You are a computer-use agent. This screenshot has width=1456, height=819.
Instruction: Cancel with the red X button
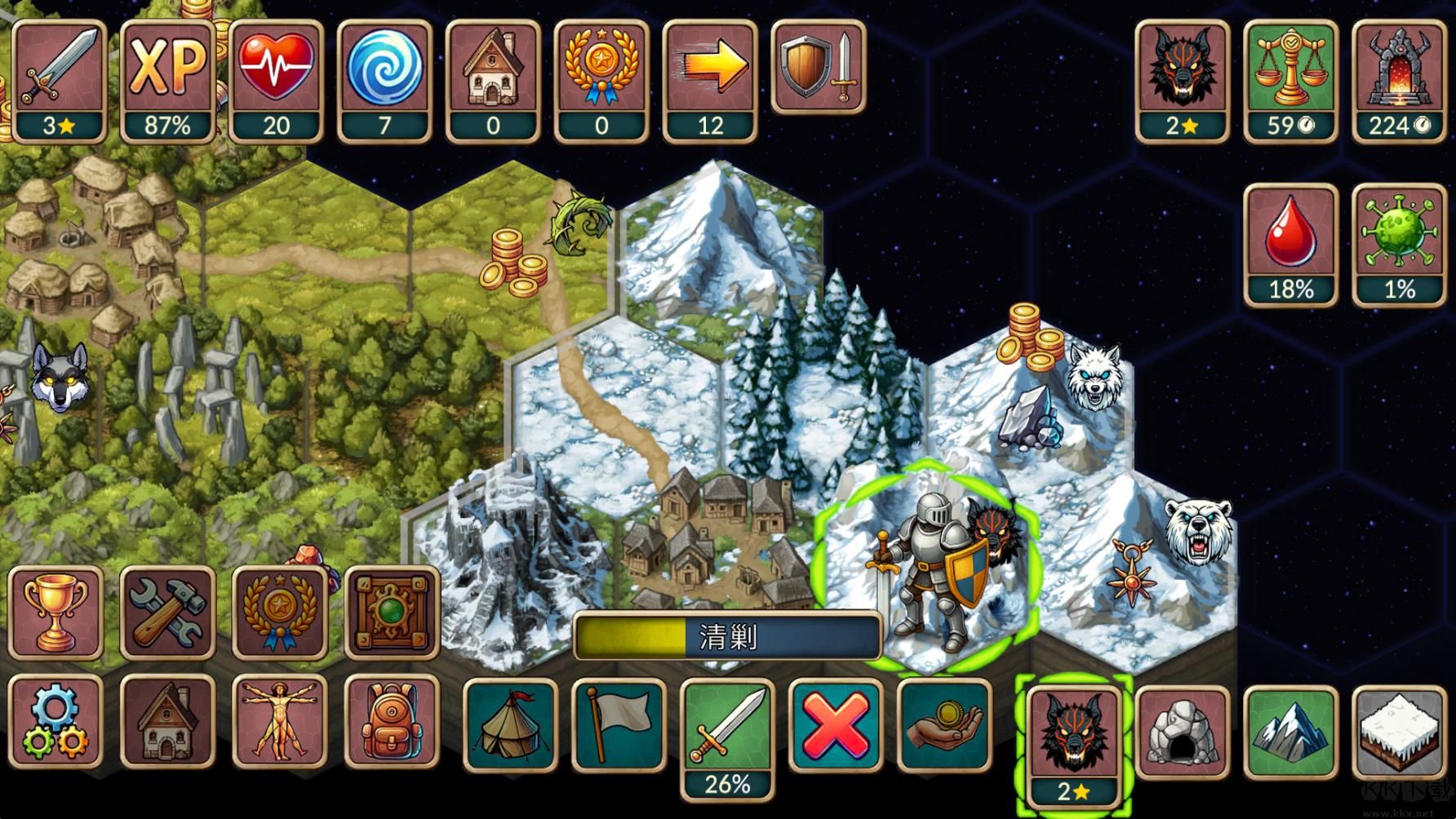[836, 724]
